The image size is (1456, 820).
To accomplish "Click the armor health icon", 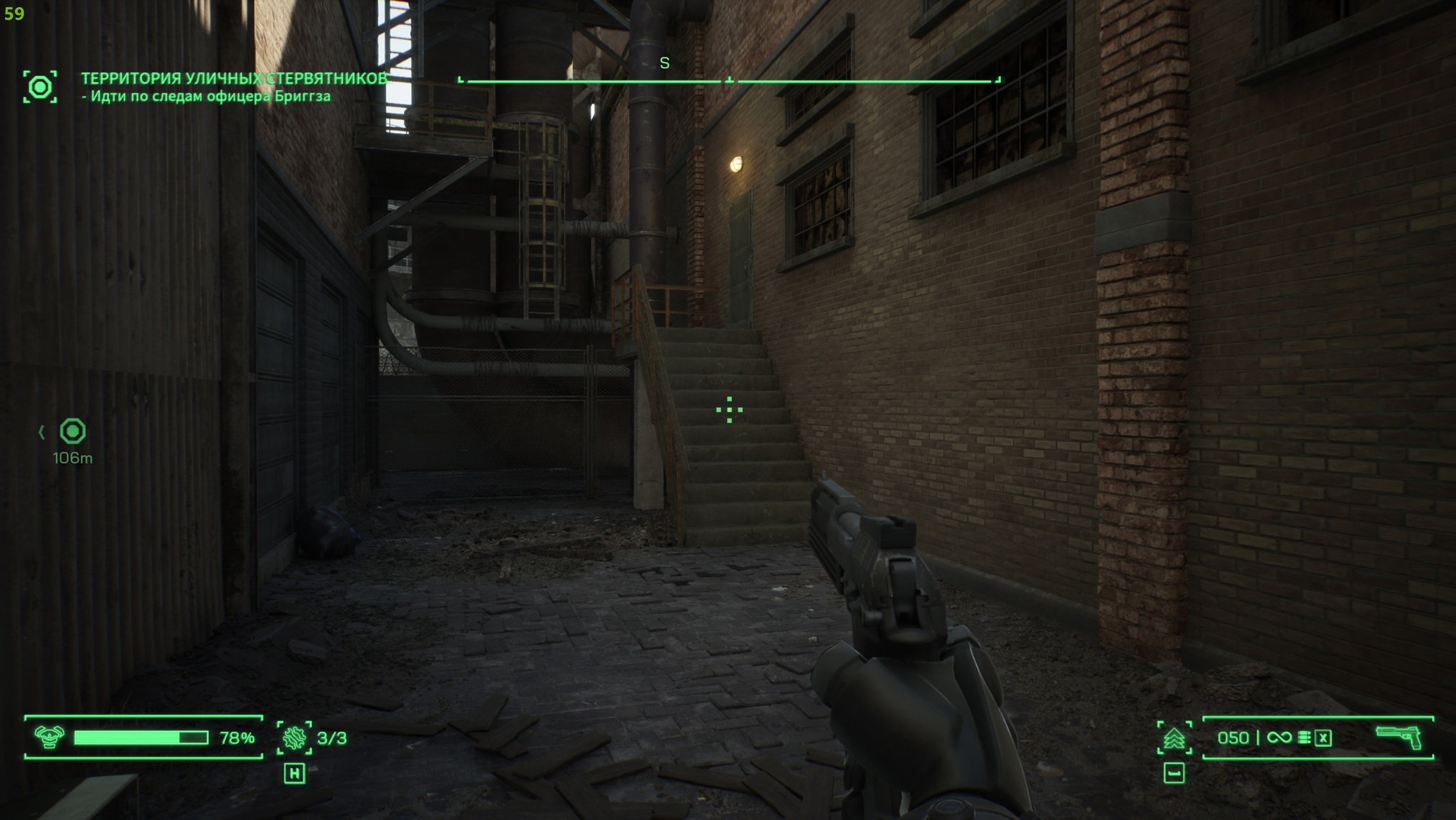I will (x=49, y=738).
